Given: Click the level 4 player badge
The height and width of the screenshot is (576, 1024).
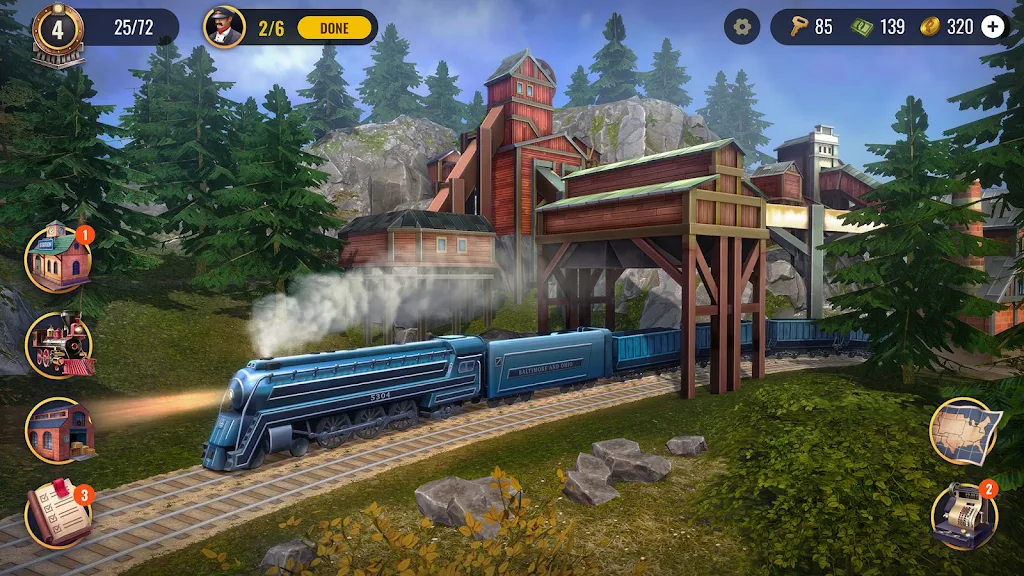Looking at the screenshot, I should point(57,30).
